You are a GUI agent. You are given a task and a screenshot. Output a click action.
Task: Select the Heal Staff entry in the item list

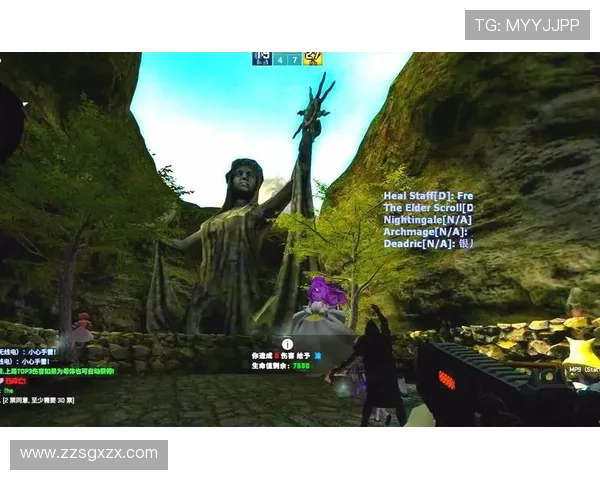[x=428, y=196]
